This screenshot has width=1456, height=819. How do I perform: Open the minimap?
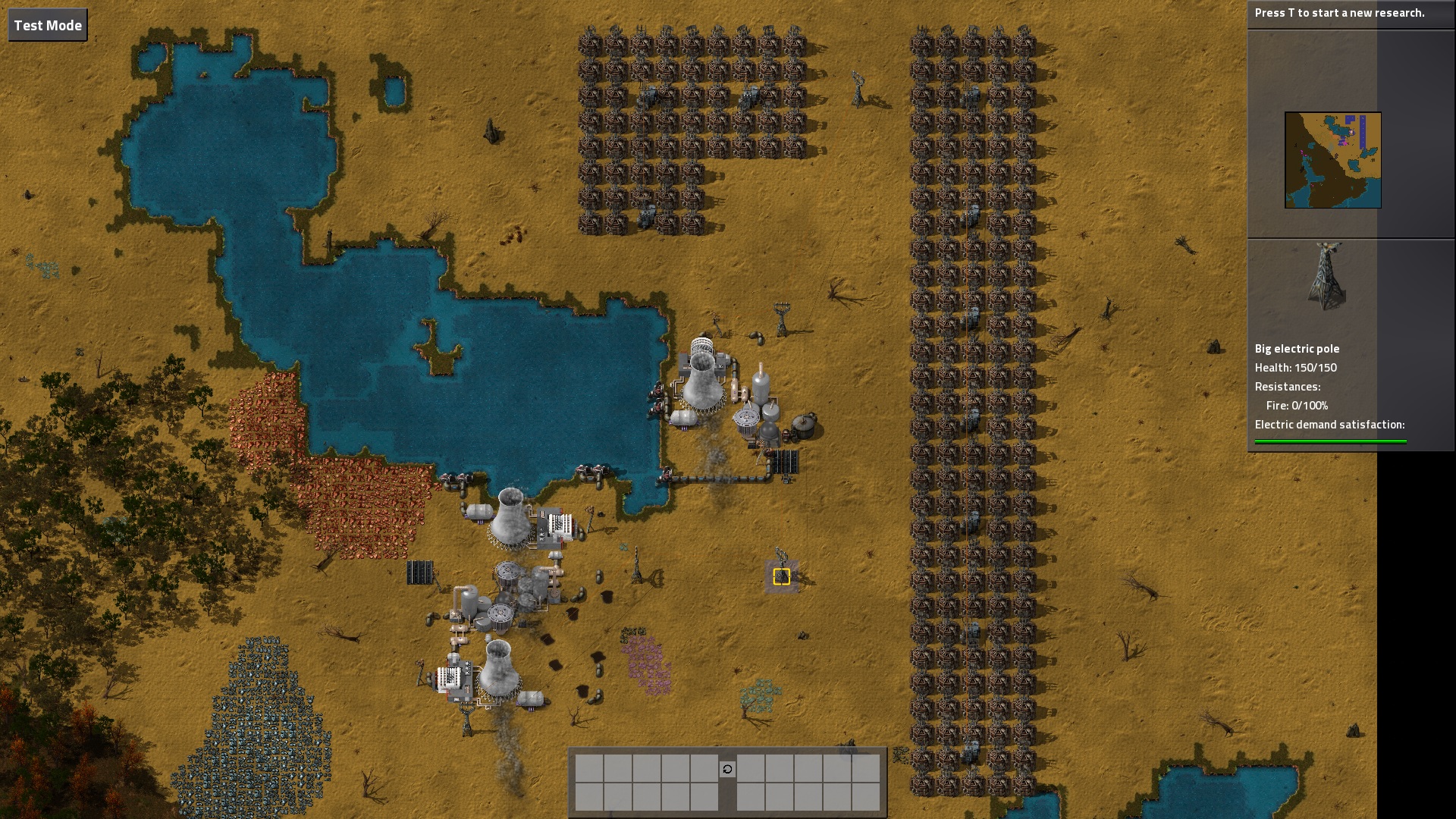click(x=1332, y=160)
